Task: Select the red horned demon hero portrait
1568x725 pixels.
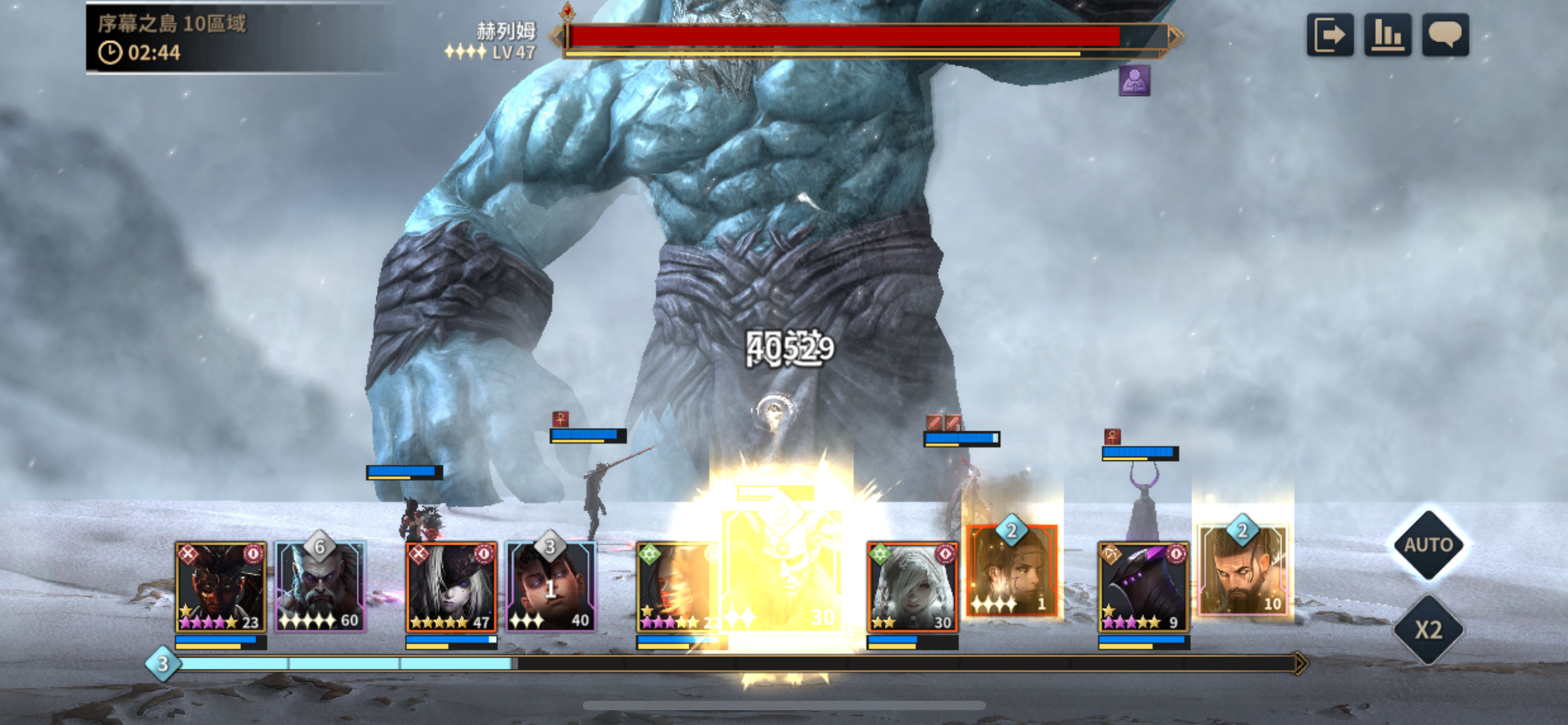Action: (x=220, y=587)
